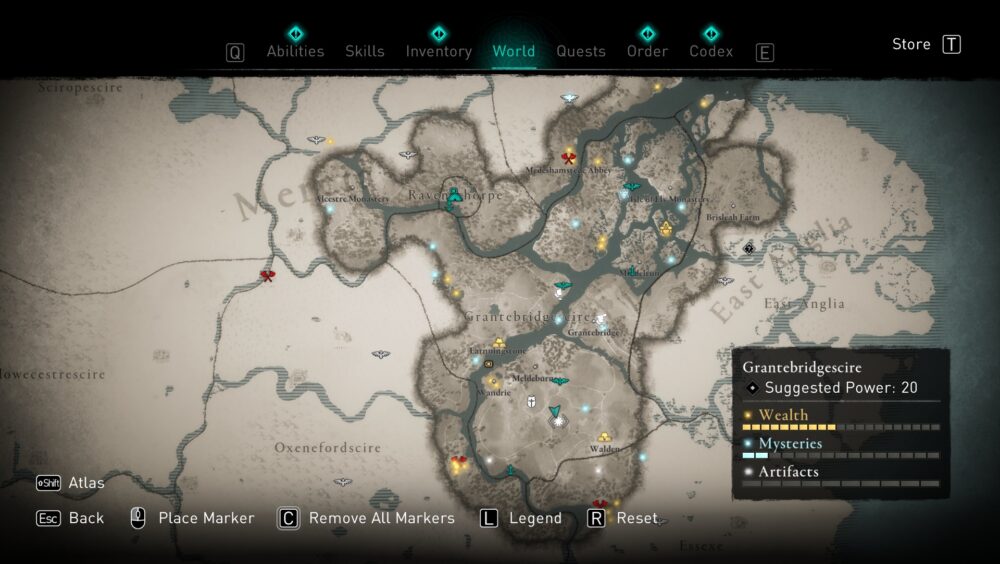Go to the Inventory tab
This screenshot has width=1000, height=564.
(x=438, y=51)
